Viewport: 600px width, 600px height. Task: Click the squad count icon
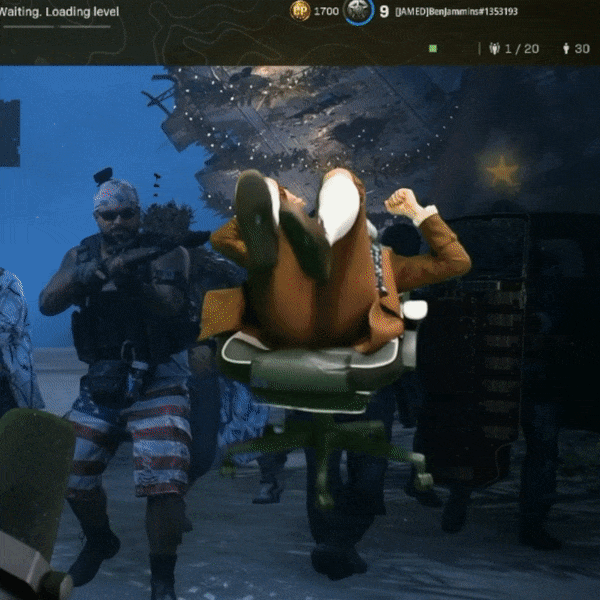(x=494, y=48)
